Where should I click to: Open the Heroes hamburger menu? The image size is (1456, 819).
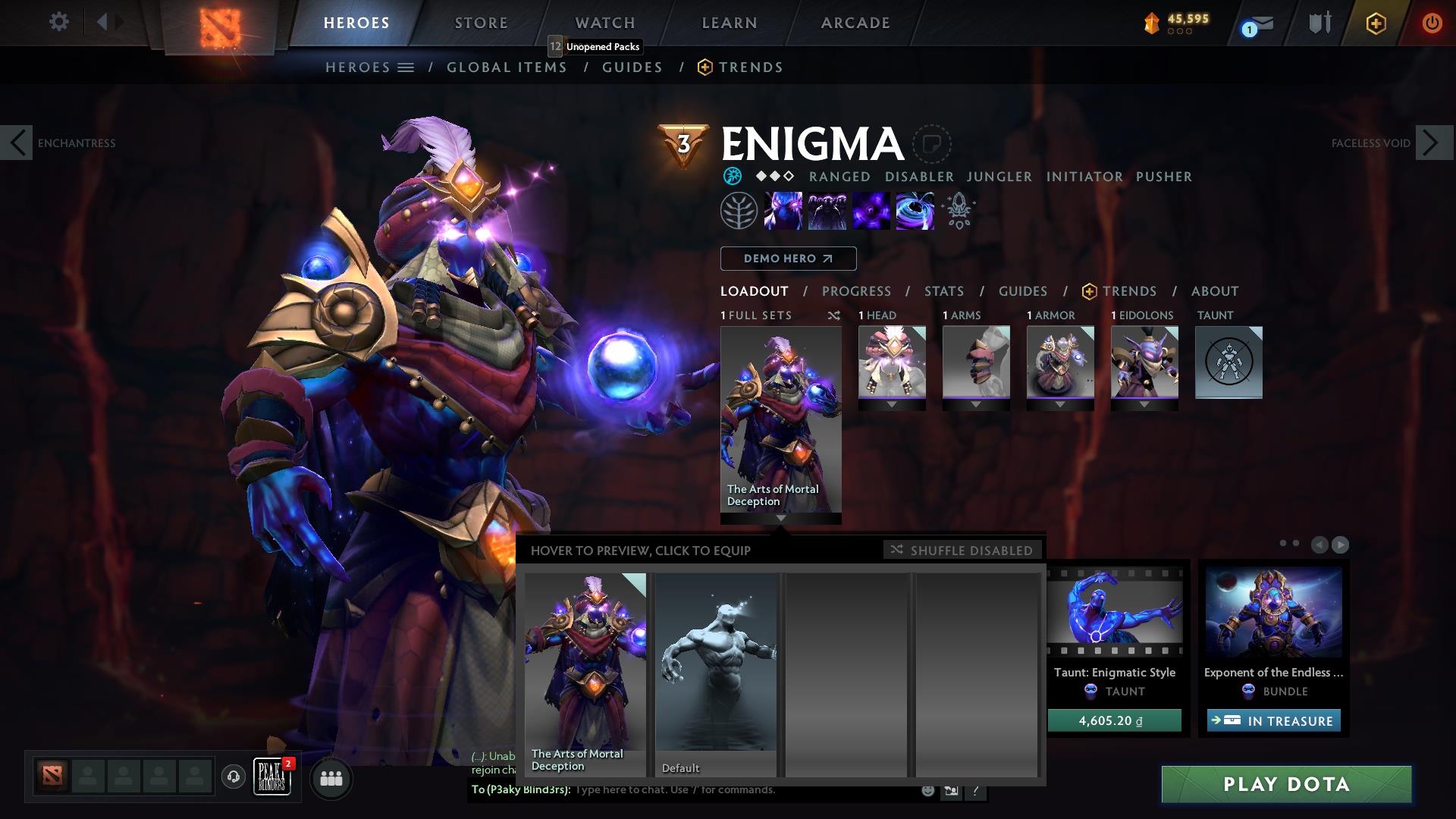[406, 67]
